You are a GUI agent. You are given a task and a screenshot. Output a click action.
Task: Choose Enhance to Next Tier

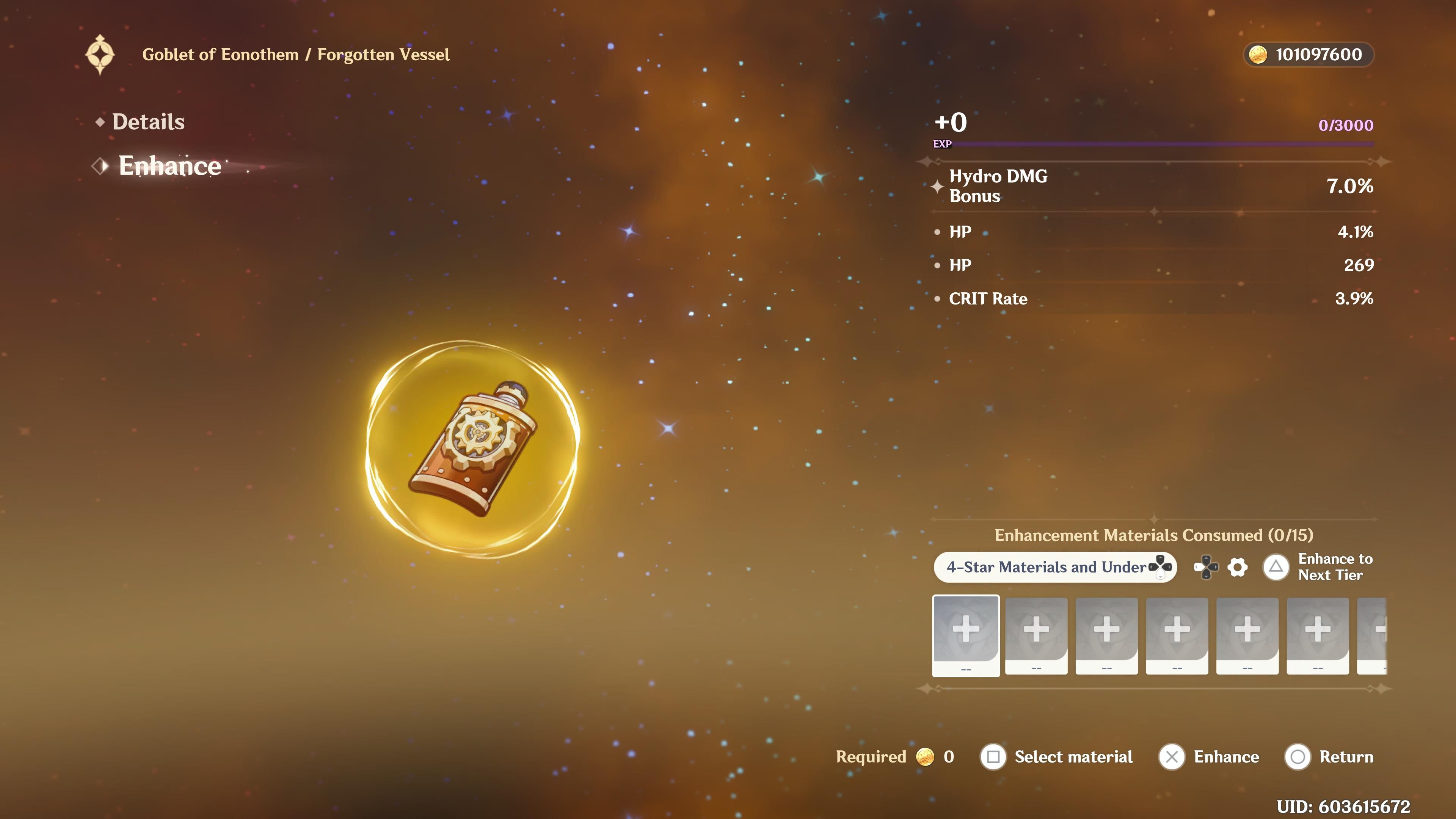[x=1318, y=567]
